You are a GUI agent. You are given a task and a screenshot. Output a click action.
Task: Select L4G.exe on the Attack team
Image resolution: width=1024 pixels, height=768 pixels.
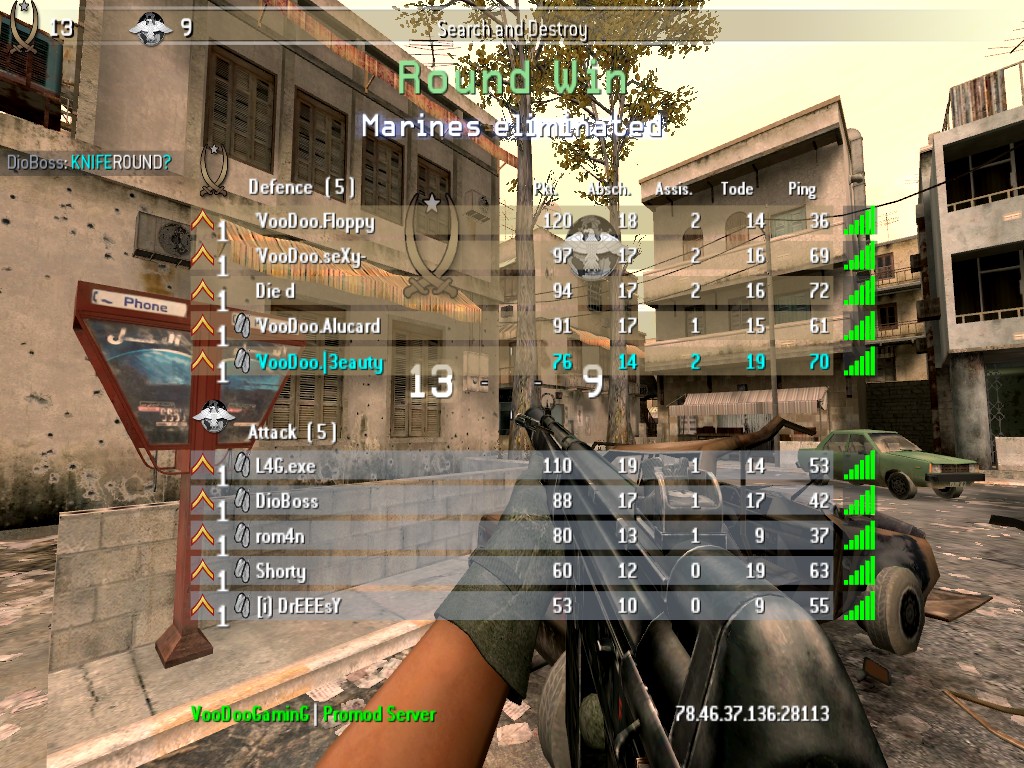285,465
